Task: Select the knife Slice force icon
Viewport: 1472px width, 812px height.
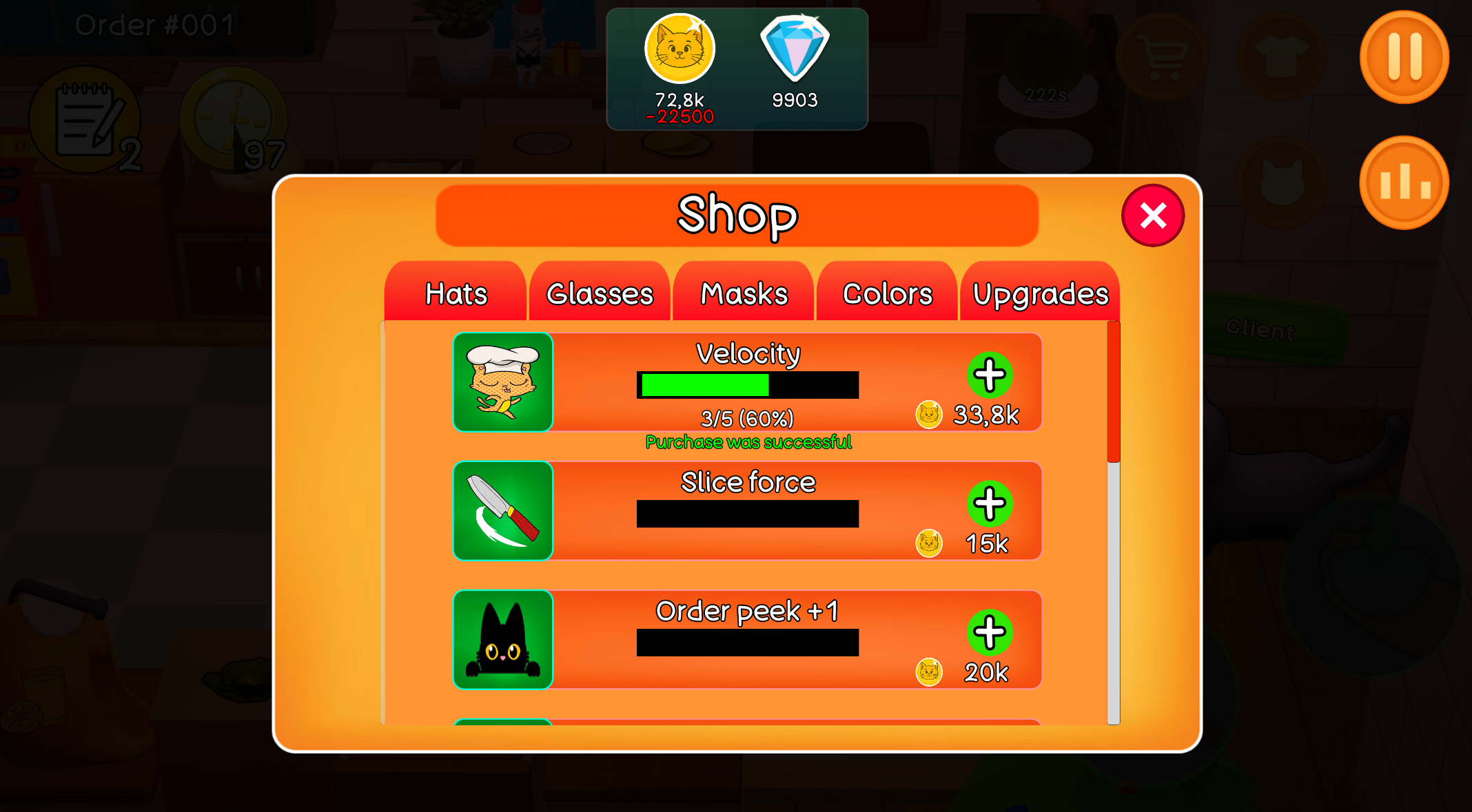Action: coord(502,511)
